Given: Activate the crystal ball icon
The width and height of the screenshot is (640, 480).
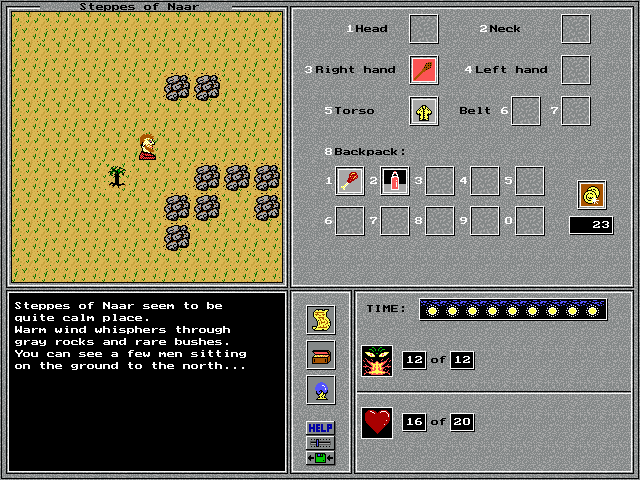Looking at the screenshot, I should [321, 390].
